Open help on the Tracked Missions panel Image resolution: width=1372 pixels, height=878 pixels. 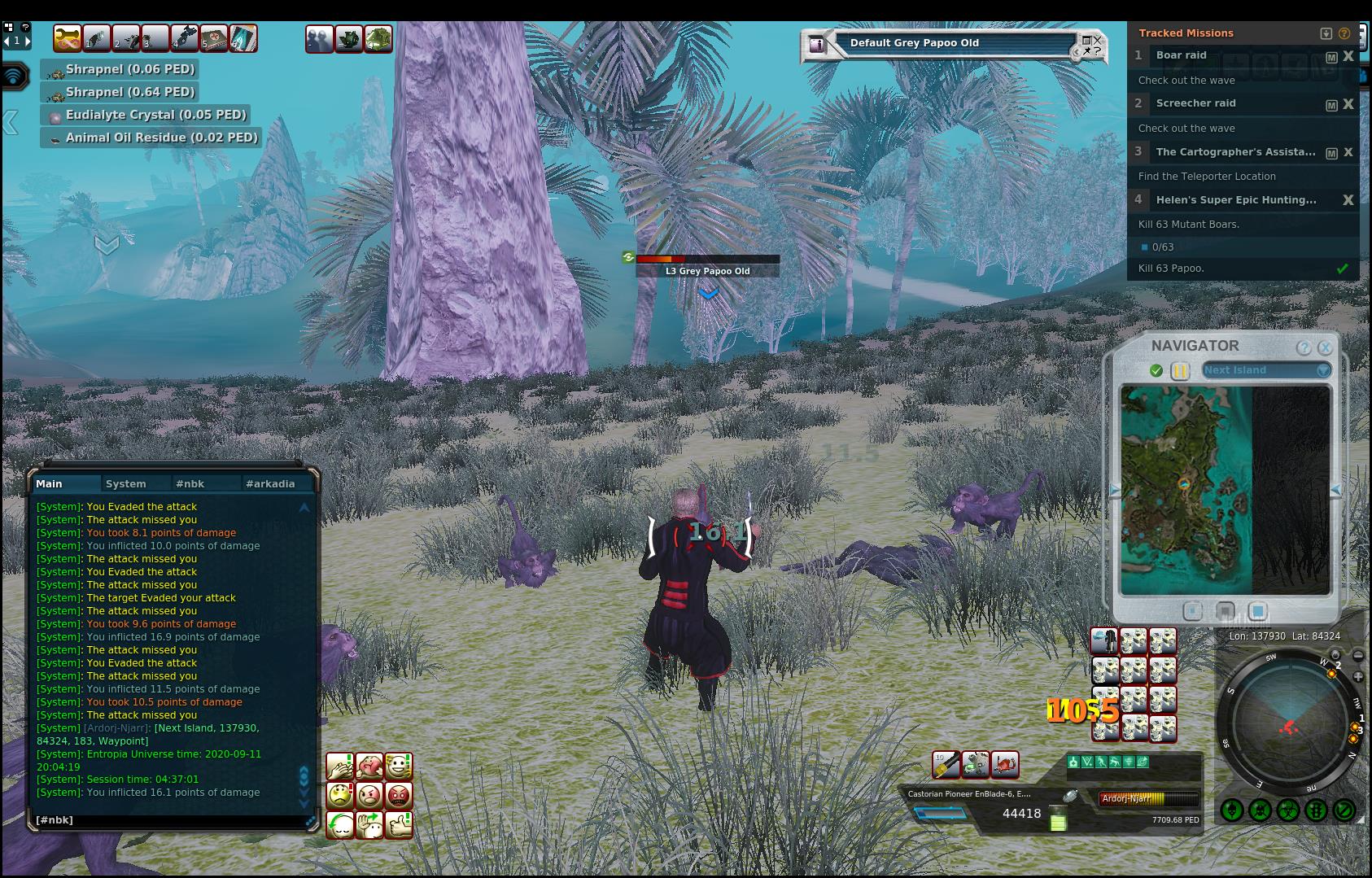[1344, 33]
